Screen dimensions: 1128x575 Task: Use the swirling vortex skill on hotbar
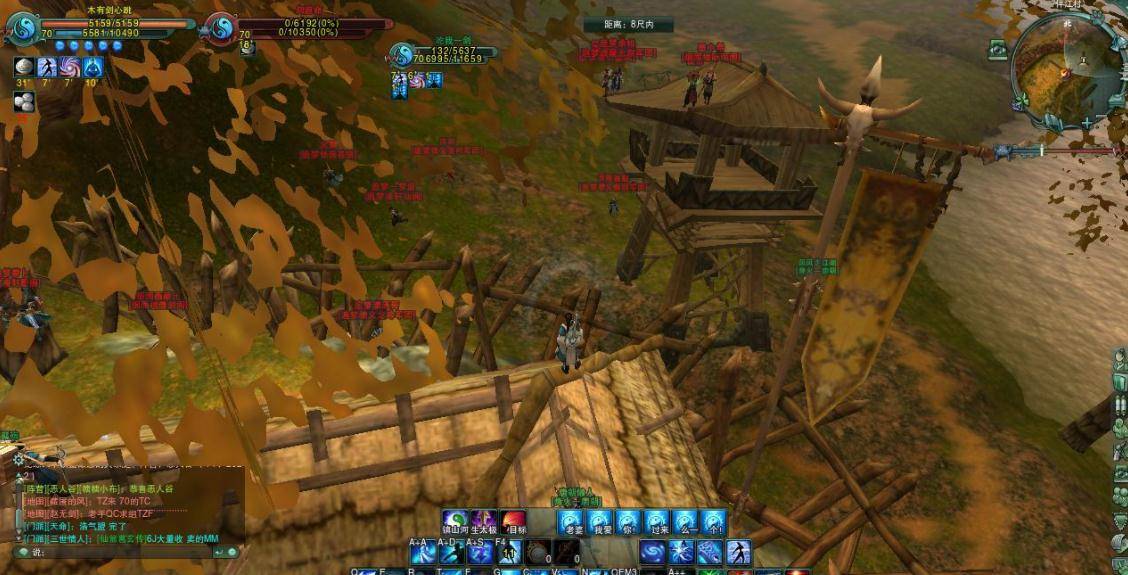pyautogui.click(x=653, y=552)
